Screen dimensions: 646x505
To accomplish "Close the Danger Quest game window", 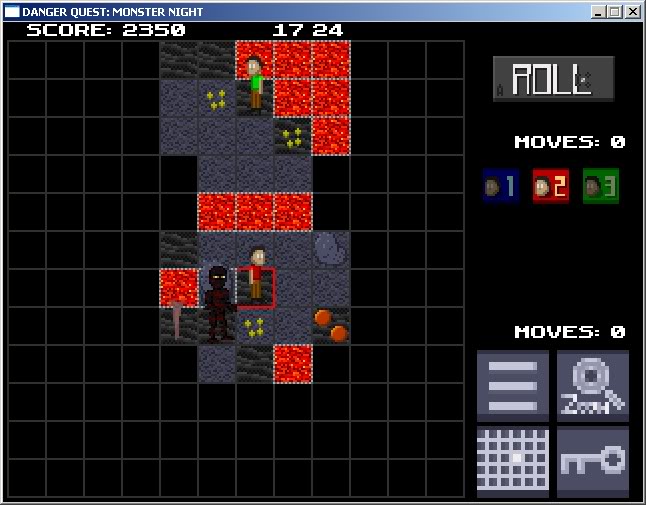I will 634,12.
